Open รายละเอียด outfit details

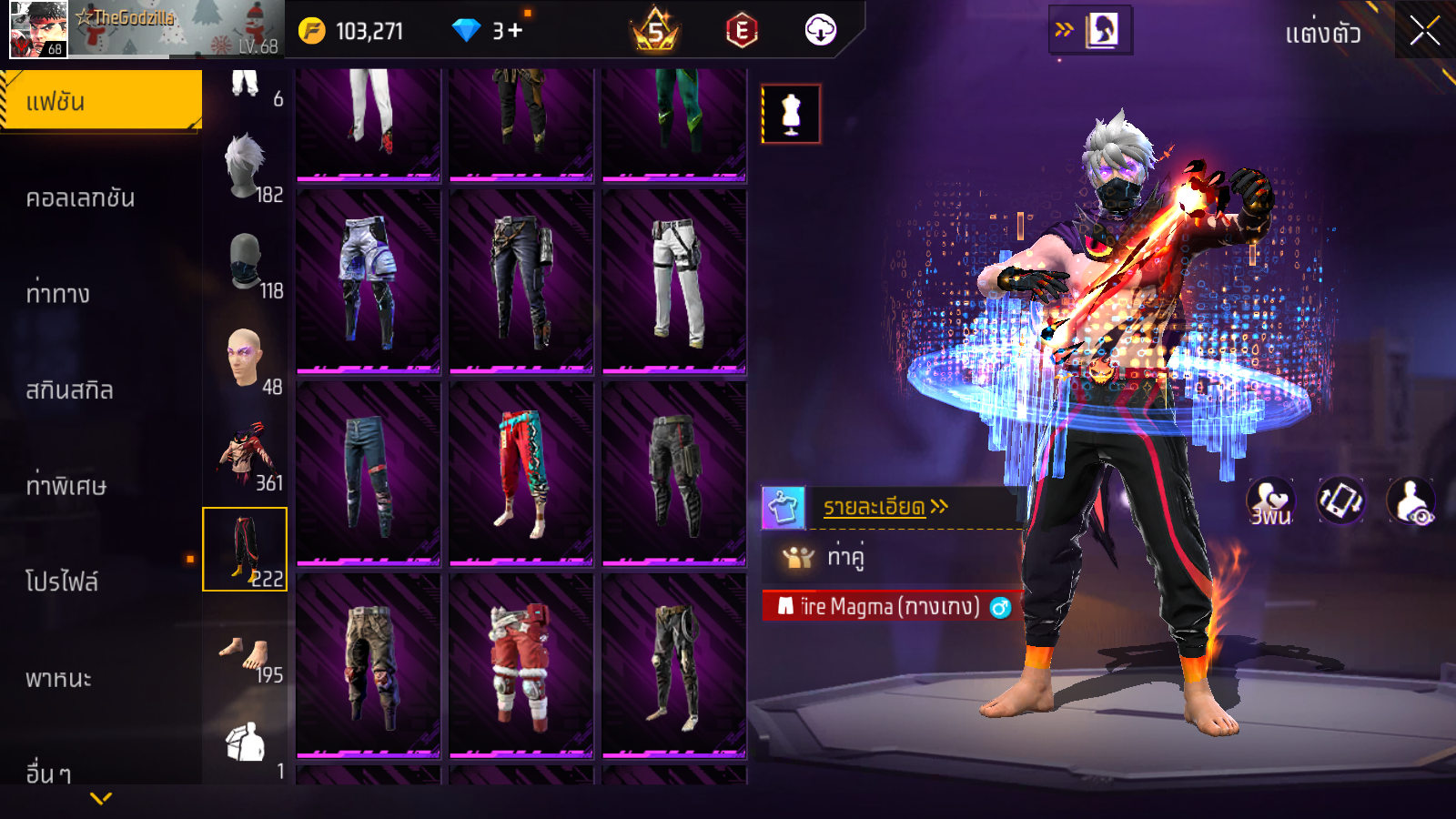885,507
